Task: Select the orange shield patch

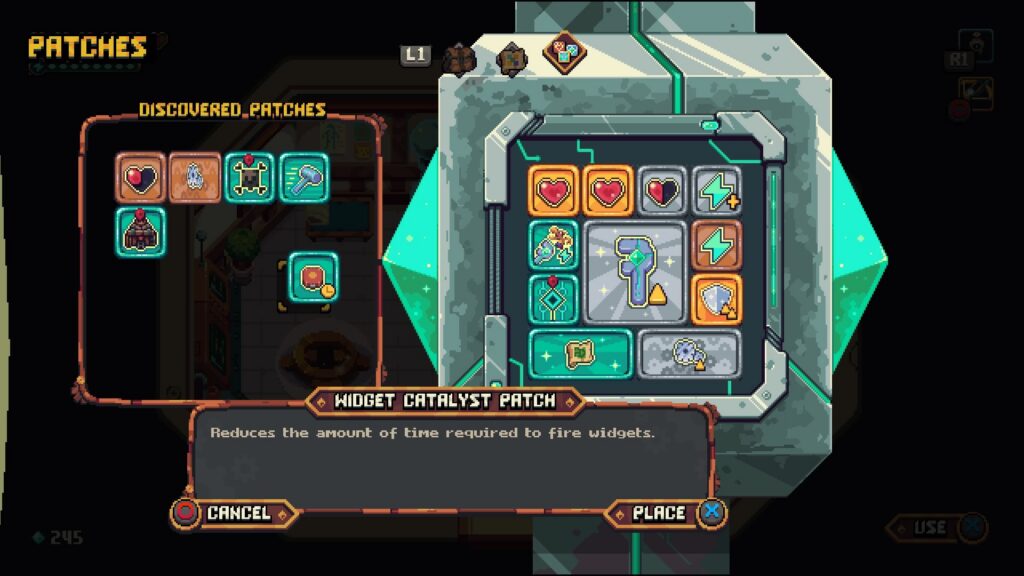Action: [x=717, y=299]
